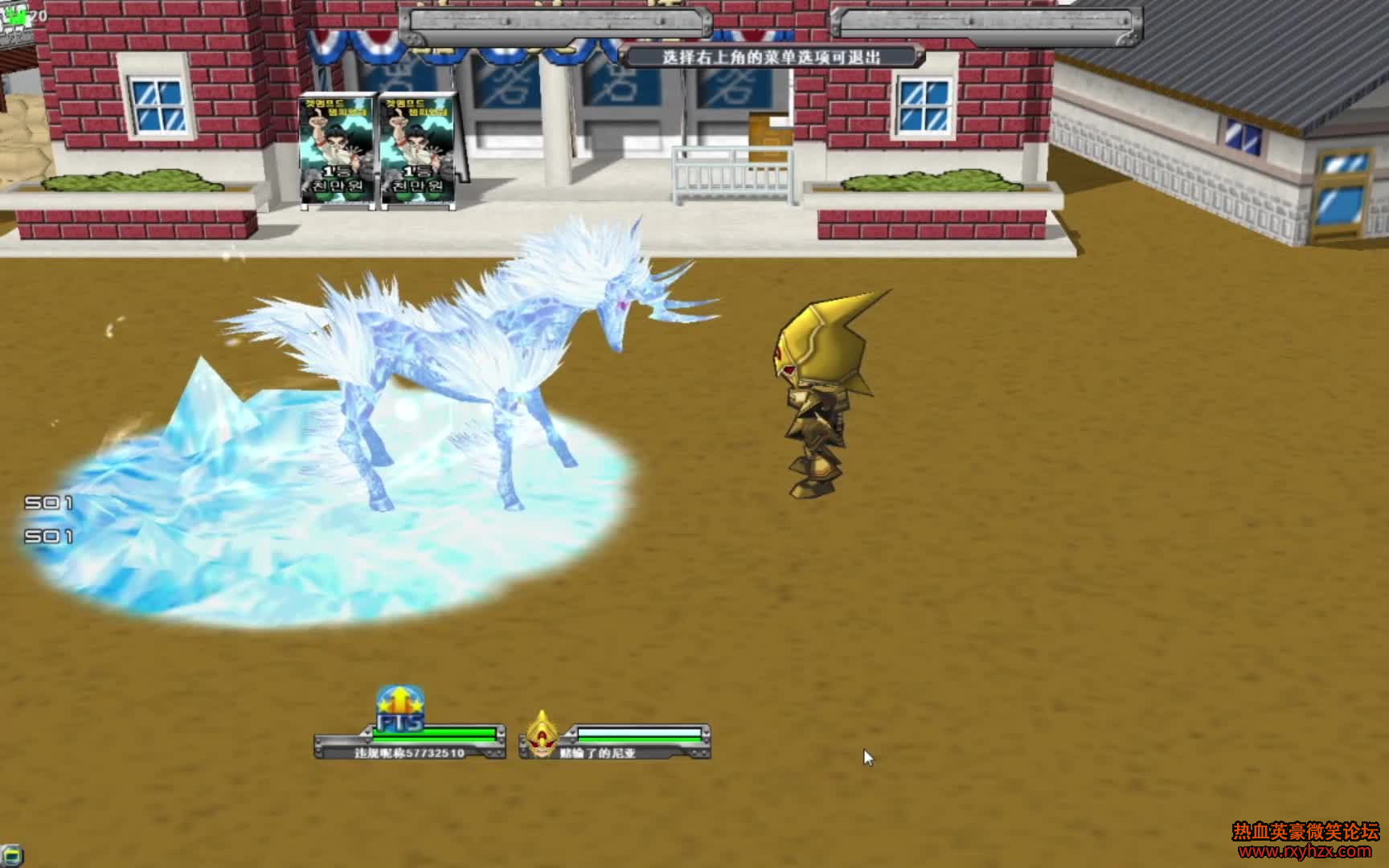Click the small round bottom-left corner icon

coord(11,855)
